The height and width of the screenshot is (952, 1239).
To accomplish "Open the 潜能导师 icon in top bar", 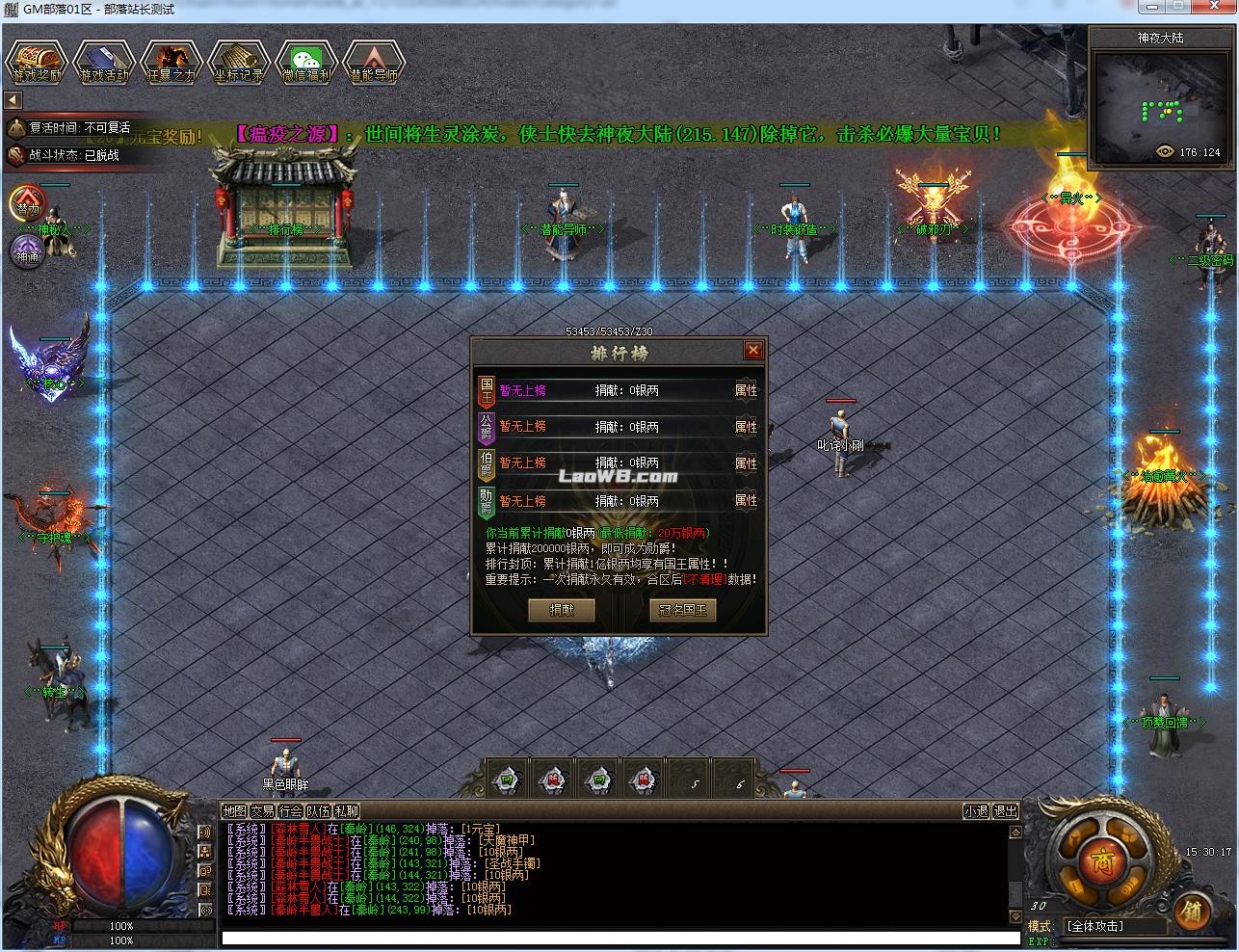I will [374, 63].
